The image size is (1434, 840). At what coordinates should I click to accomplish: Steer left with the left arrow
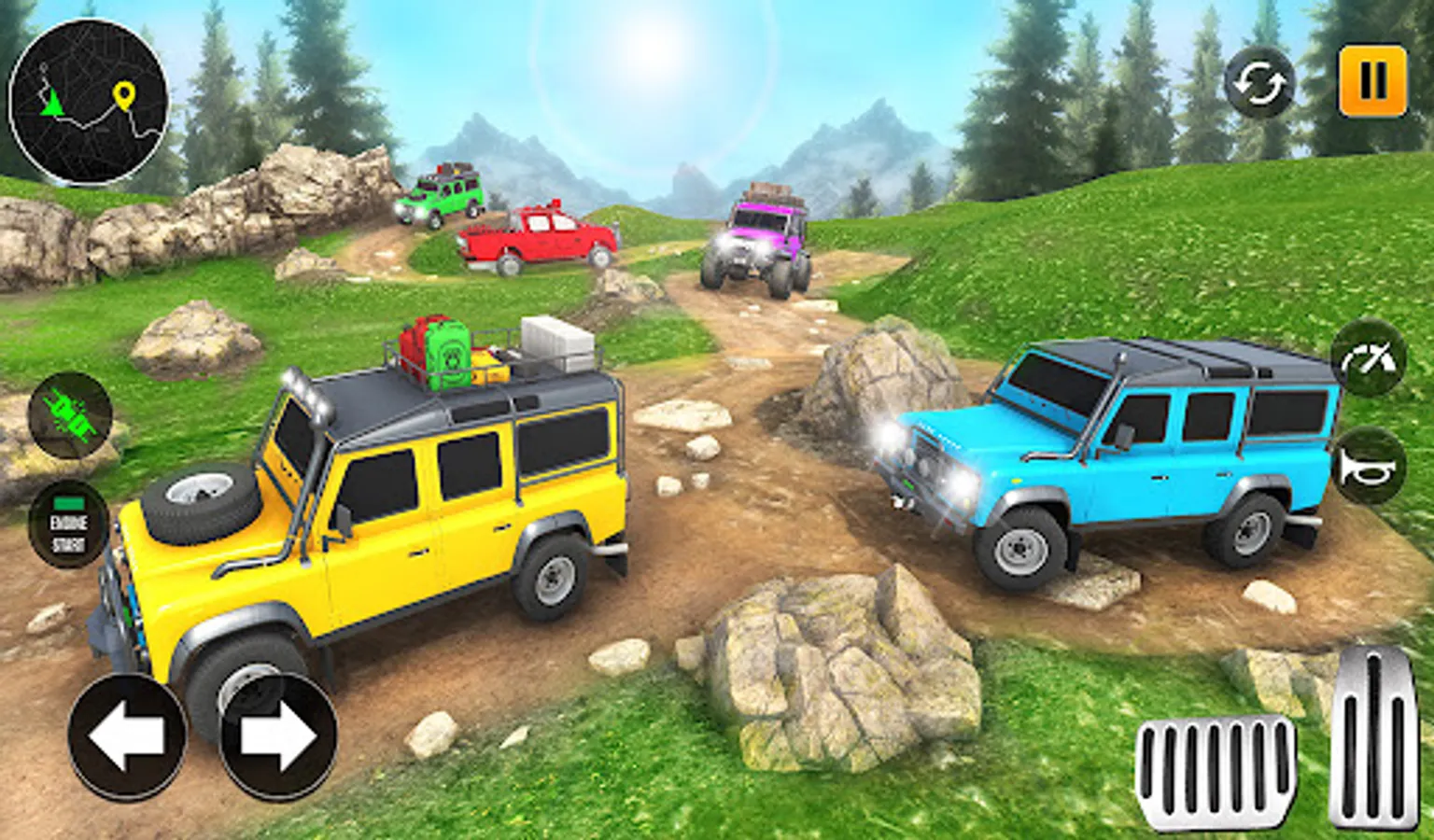click(x=126, y=737)
